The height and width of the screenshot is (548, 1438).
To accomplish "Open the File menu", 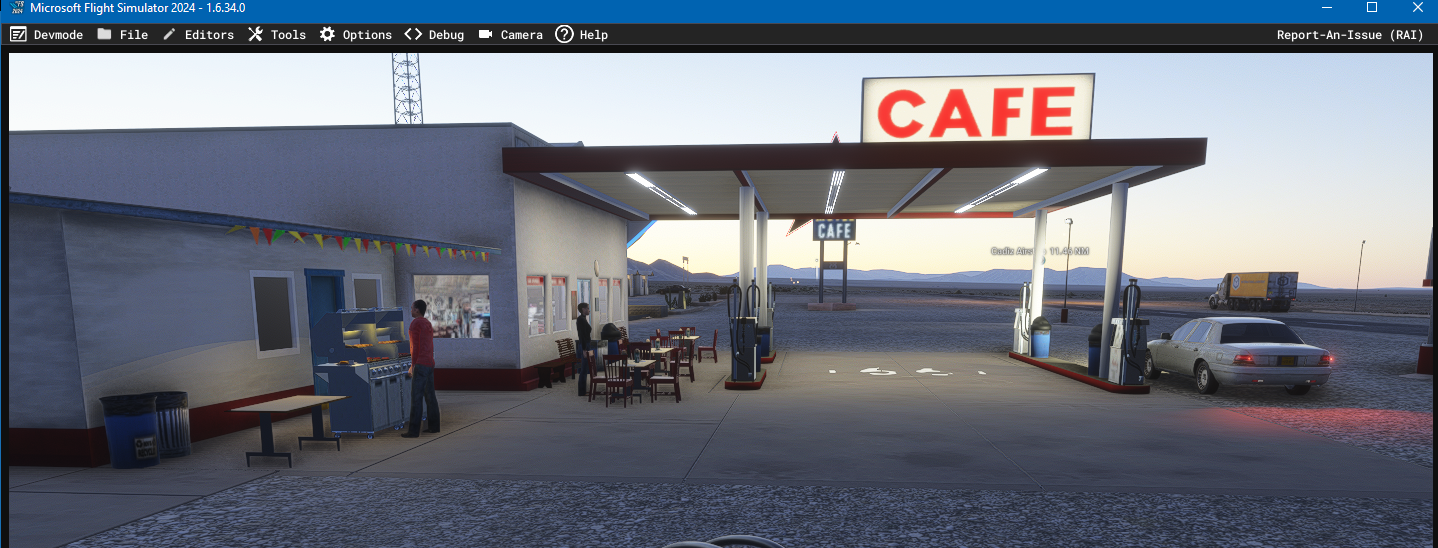I will (x=123, y=35).
